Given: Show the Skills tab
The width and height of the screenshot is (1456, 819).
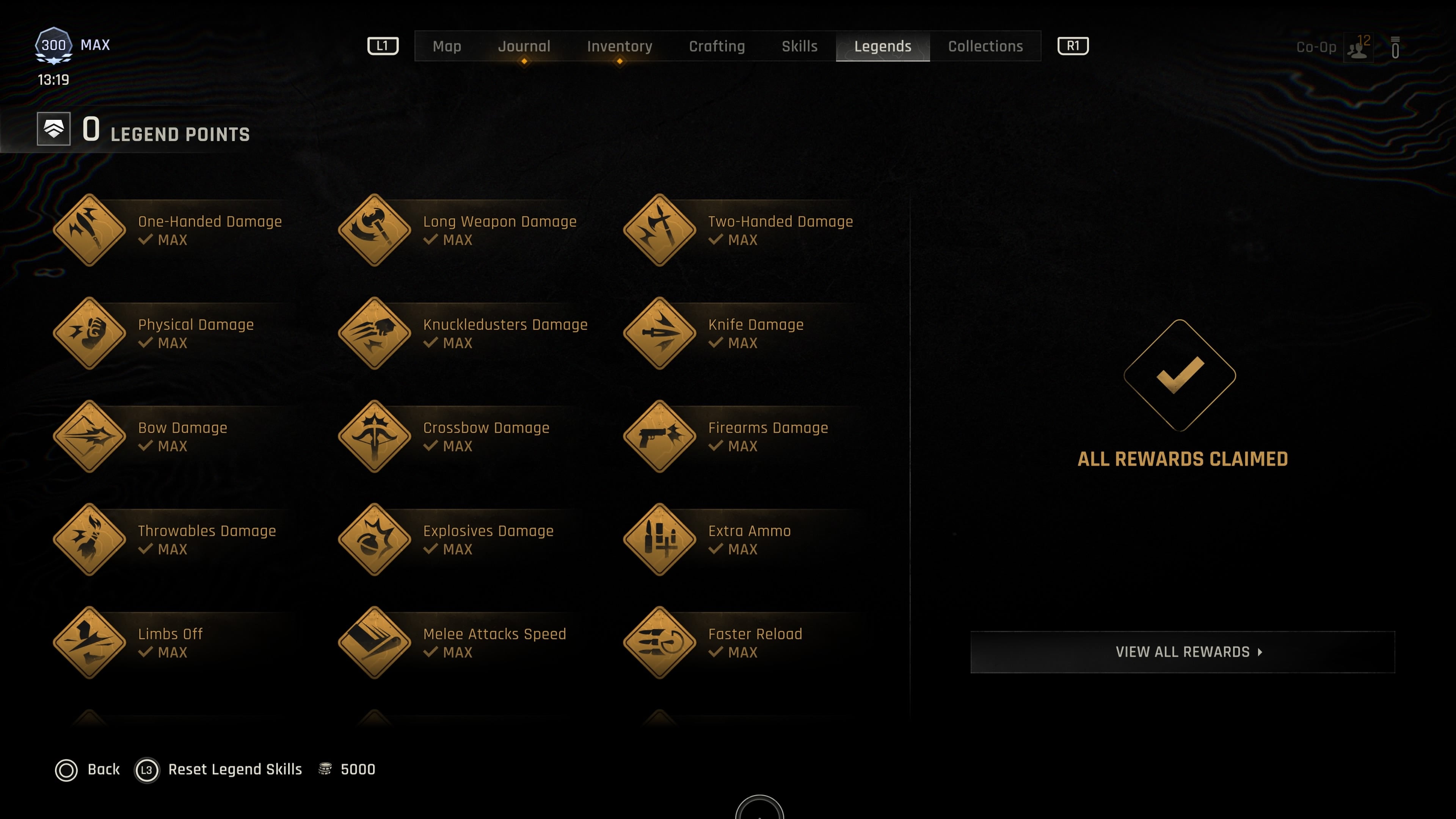Looking at the screenshot, I should tap(799, 46).
